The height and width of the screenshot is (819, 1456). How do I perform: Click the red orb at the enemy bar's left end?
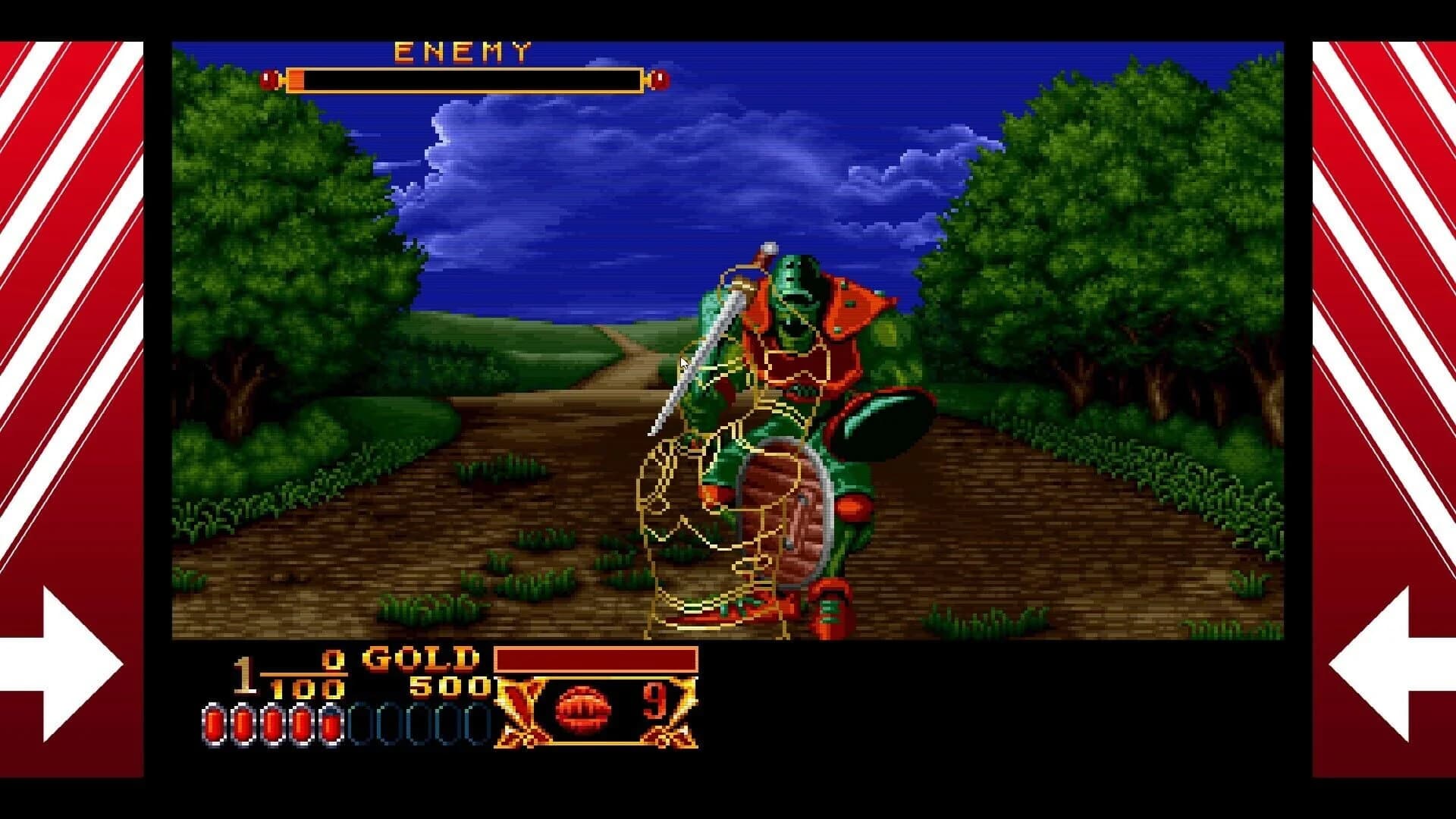(269, 79)
